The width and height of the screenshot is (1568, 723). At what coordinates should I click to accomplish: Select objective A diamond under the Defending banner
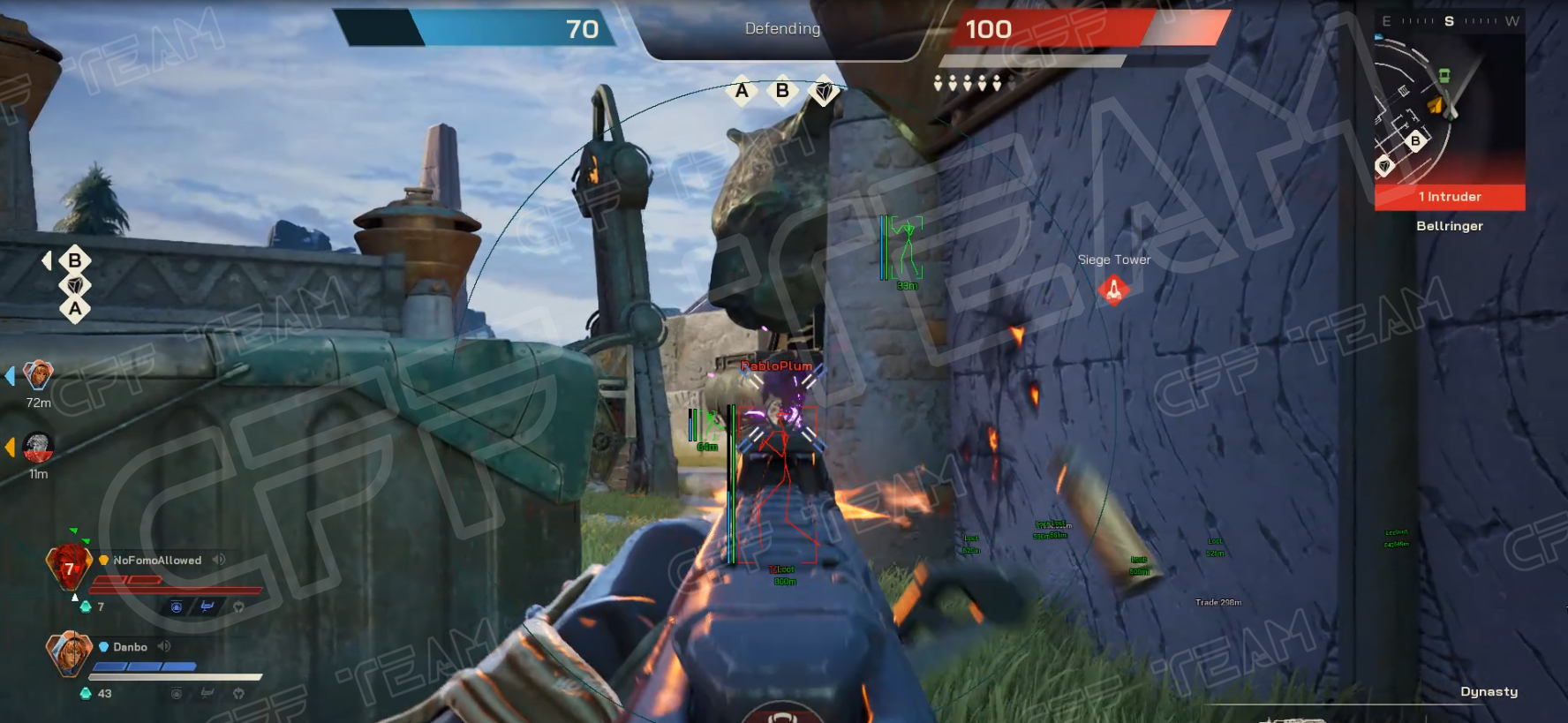[x=742, y=90]
